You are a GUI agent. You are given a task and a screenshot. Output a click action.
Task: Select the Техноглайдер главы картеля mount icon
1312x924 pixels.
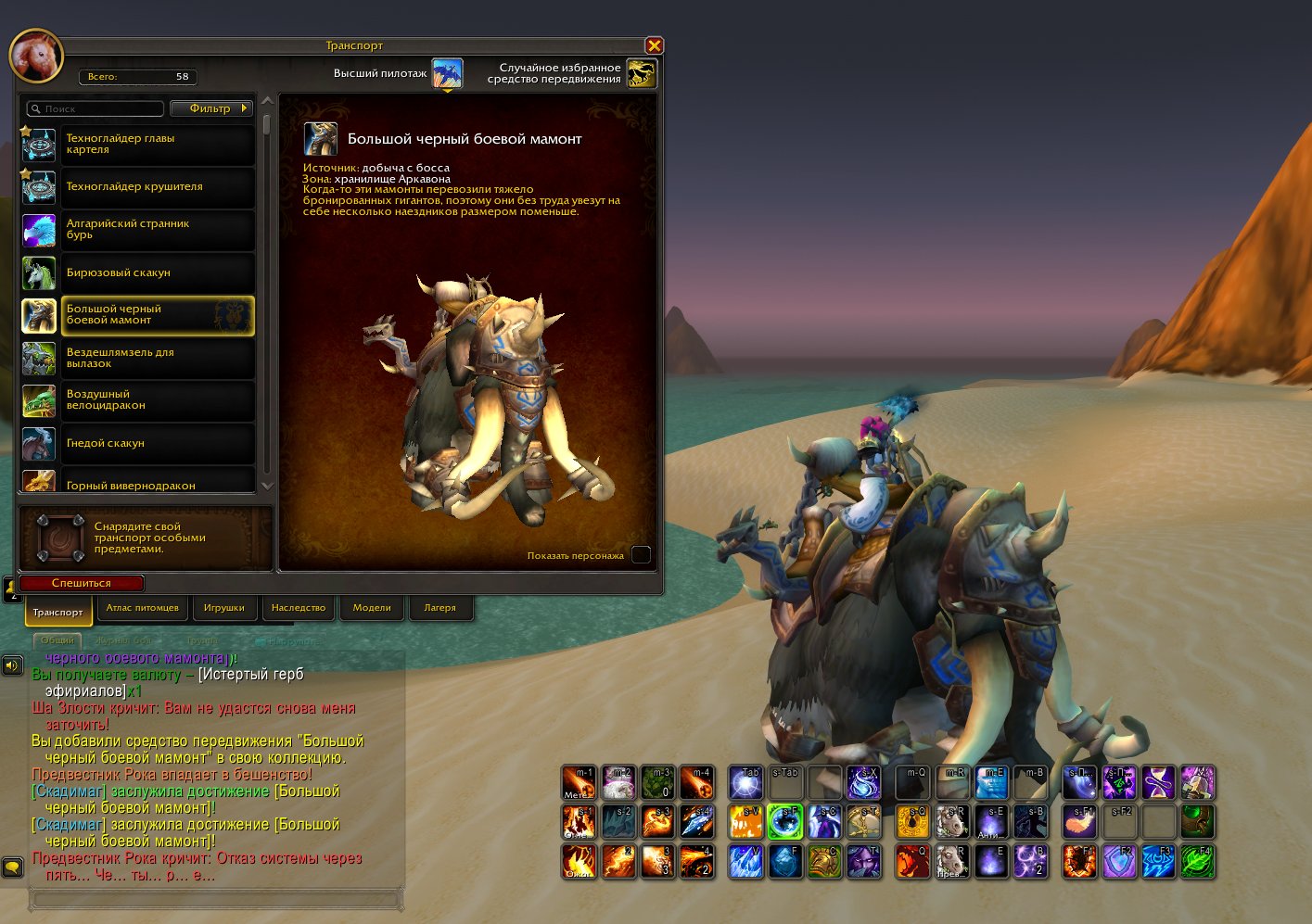(x=39, y=145)
